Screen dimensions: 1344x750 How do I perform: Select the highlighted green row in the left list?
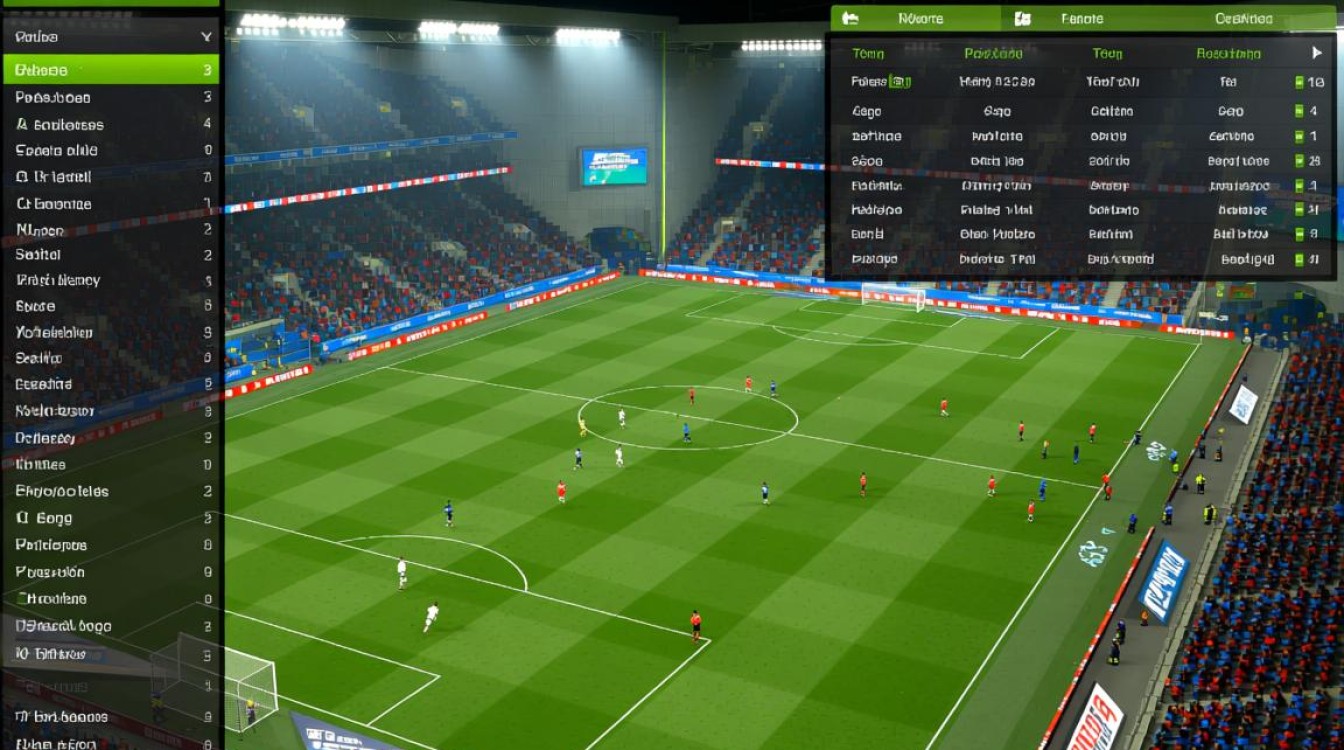(x=110, y=70)
